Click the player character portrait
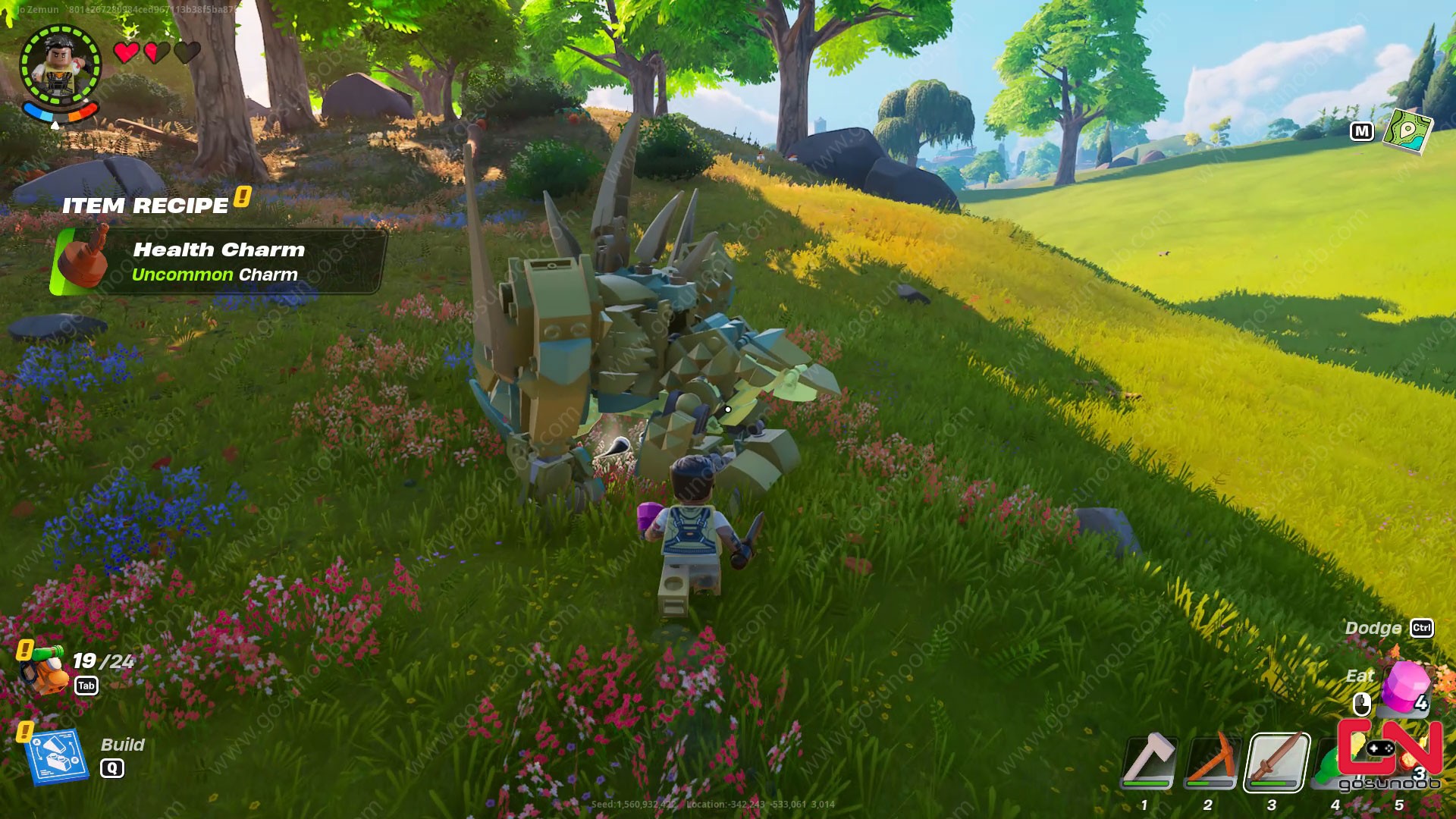 pos(60,64)
